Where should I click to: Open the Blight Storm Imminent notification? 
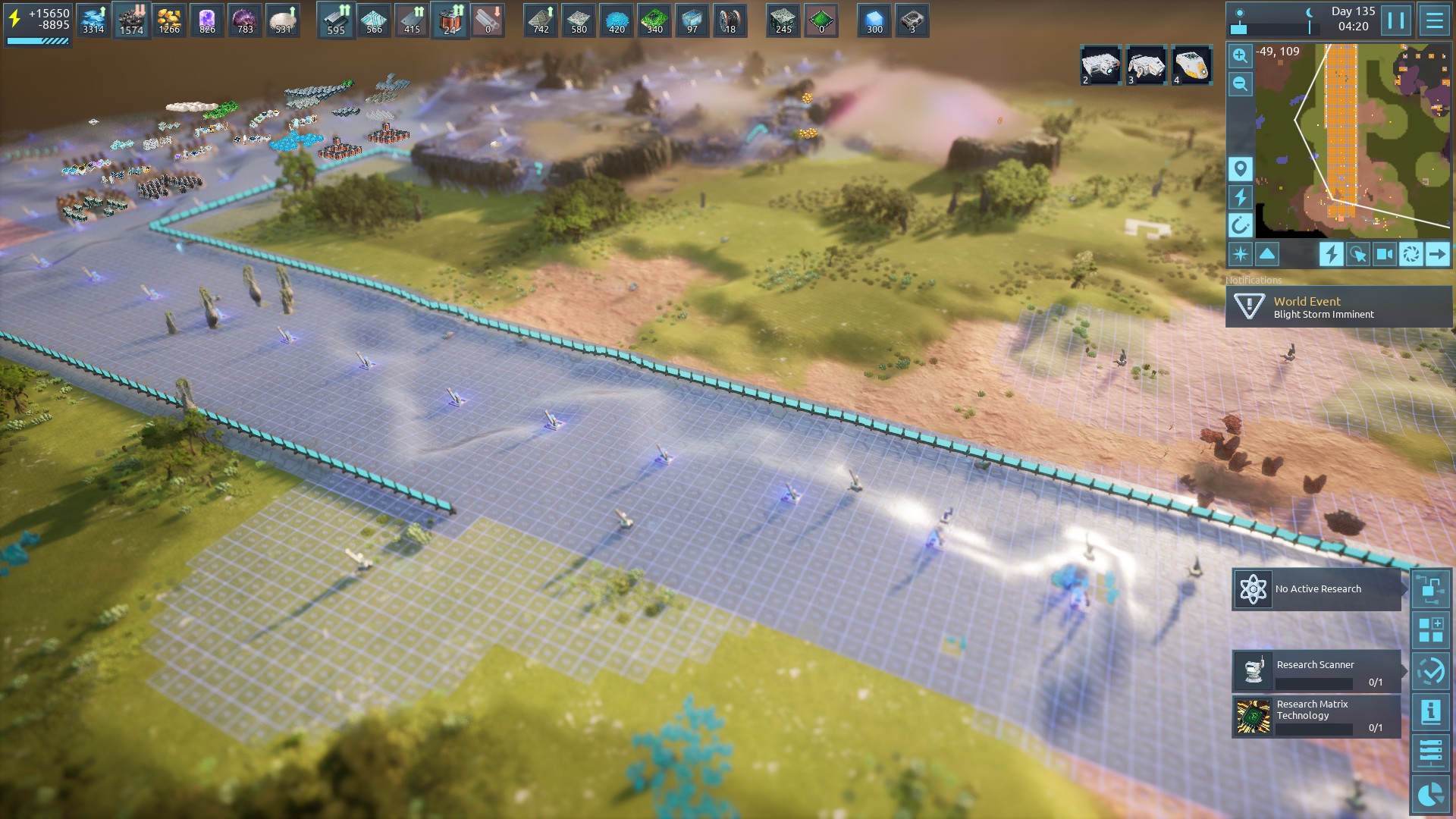point(1338,307)
